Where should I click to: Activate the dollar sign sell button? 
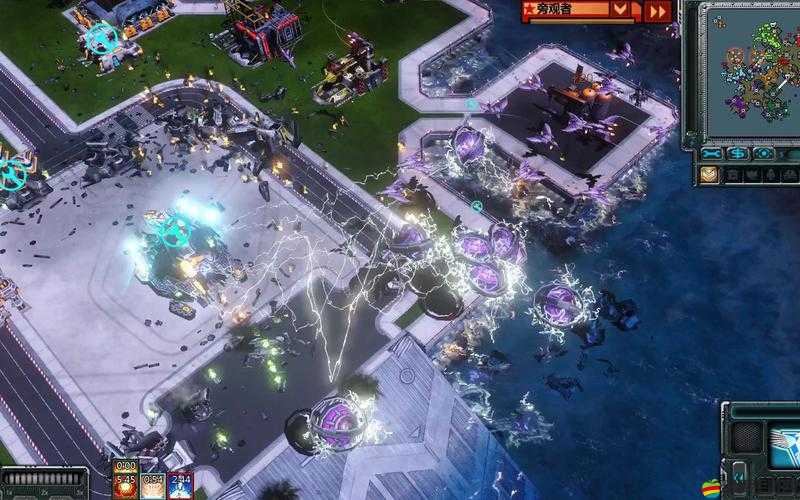pyautogui.click(x=738, y=154)
